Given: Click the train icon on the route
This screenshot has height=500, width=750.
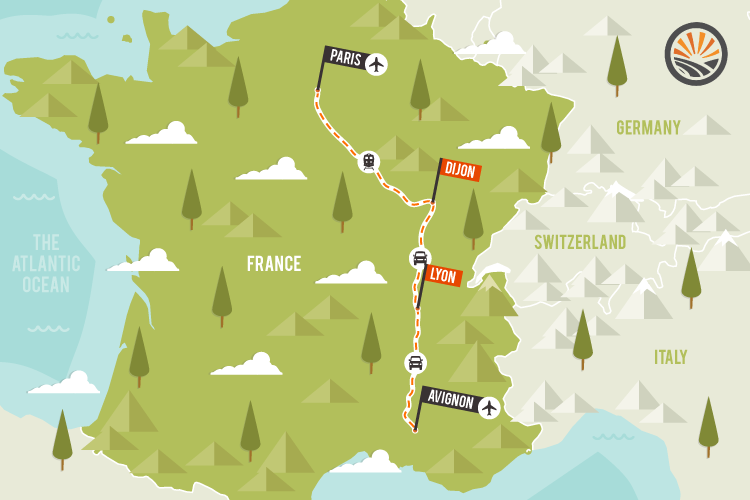Looking at the screenshot, I should [369, 161].
